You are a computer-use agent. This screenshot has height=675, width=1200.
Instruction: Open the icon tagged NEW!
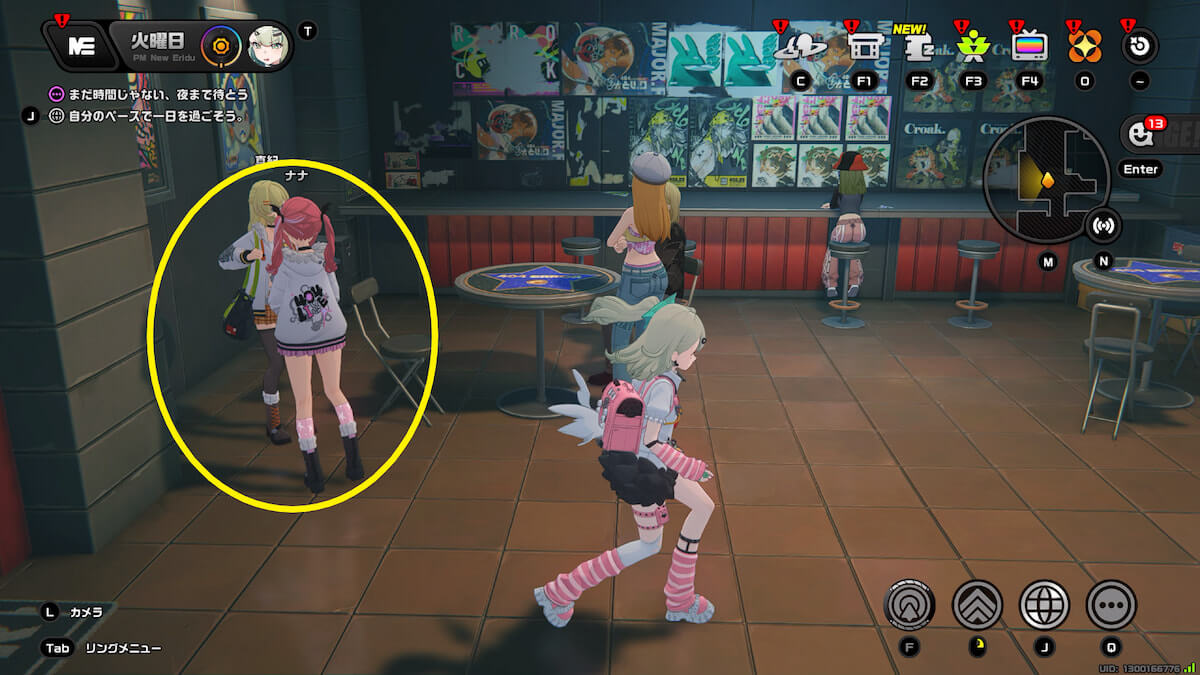(919, 45)
